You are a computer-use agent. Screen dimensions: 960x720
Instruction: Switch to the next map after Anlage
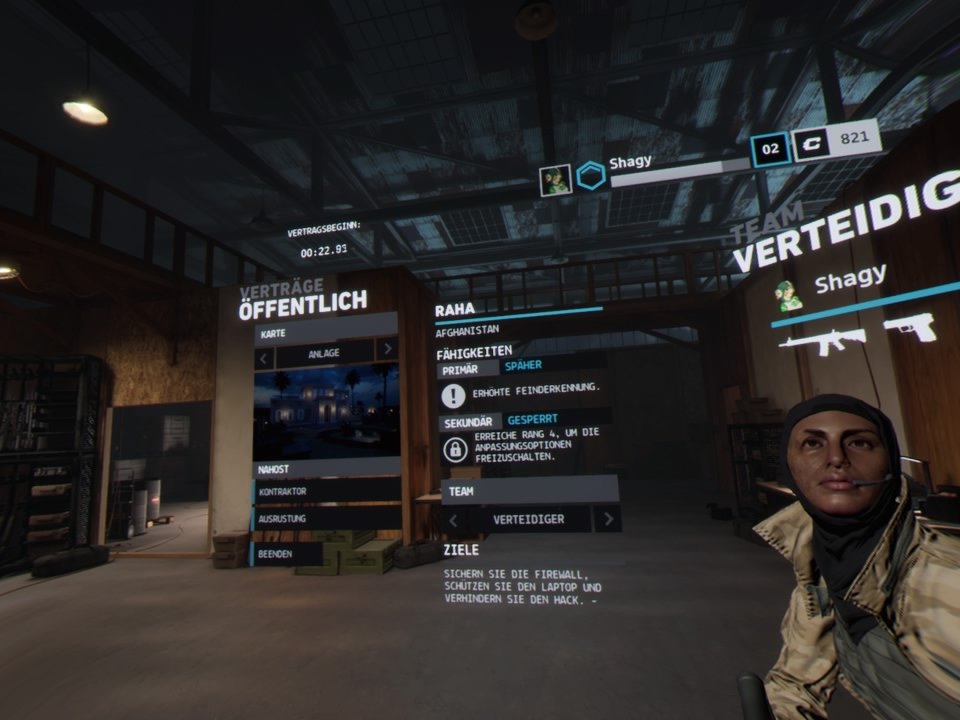[x=386, y=350]
